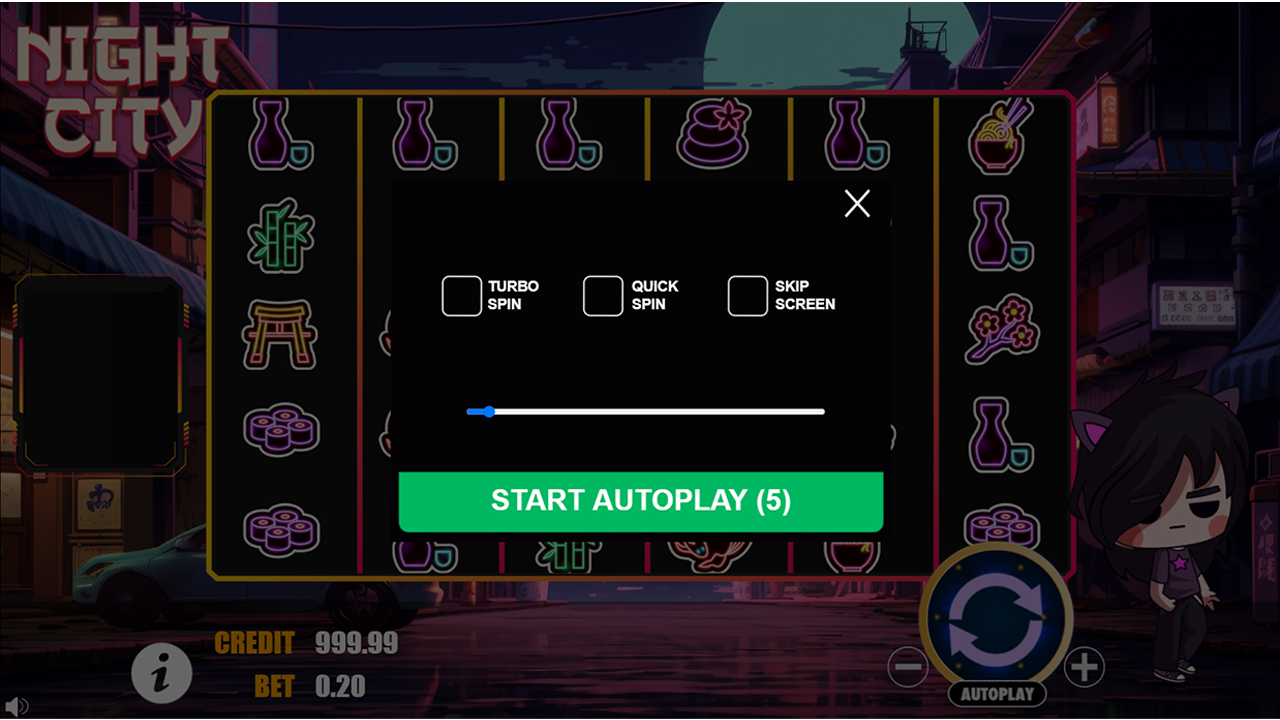Select the purple sake bottle symbol
1280x720 pixels.
(x=281, y=135)
